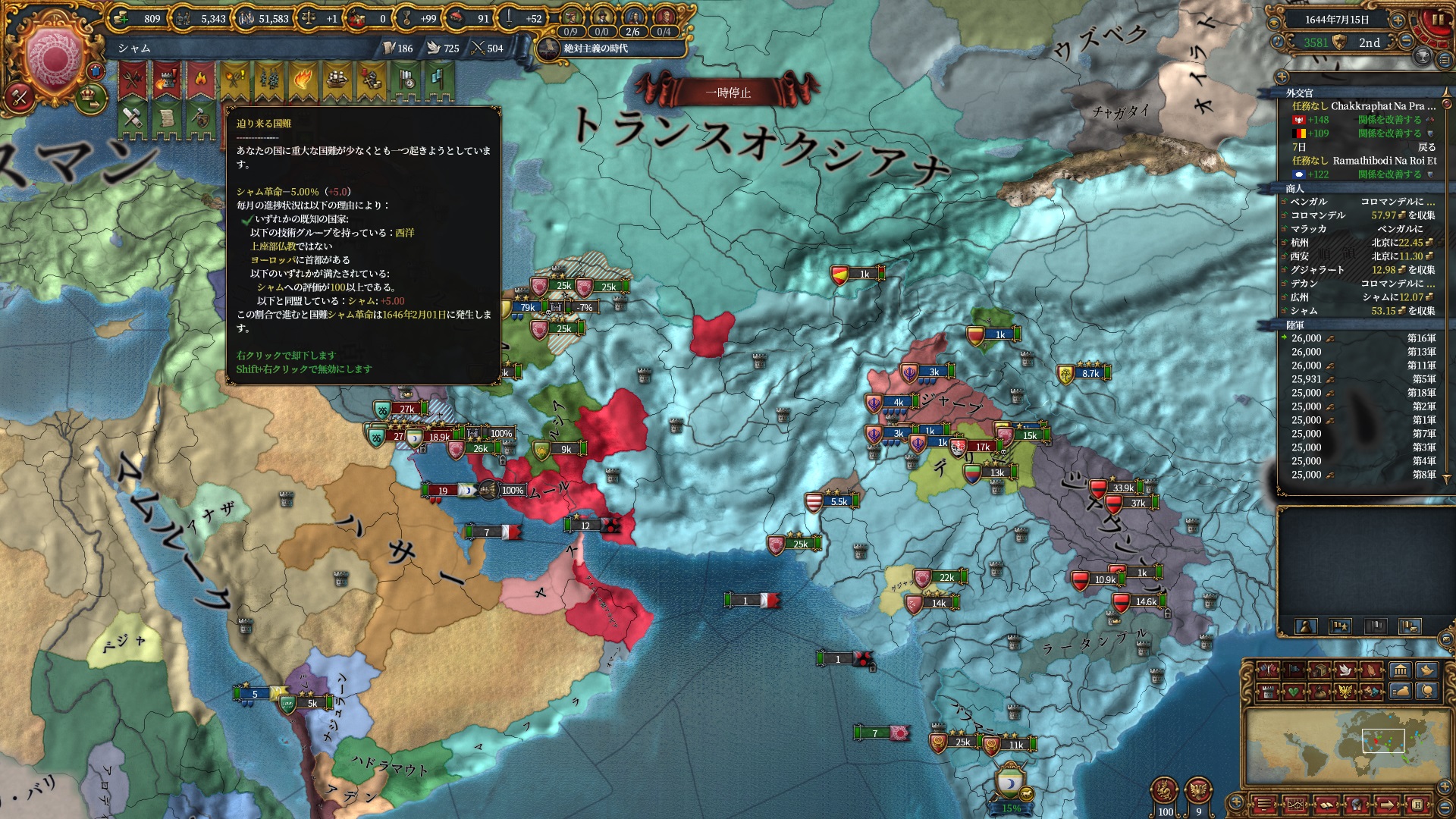Activate the political map mode column building icon
Viewport: 1456px width, 819px height.
click(x=1400, y=670)
